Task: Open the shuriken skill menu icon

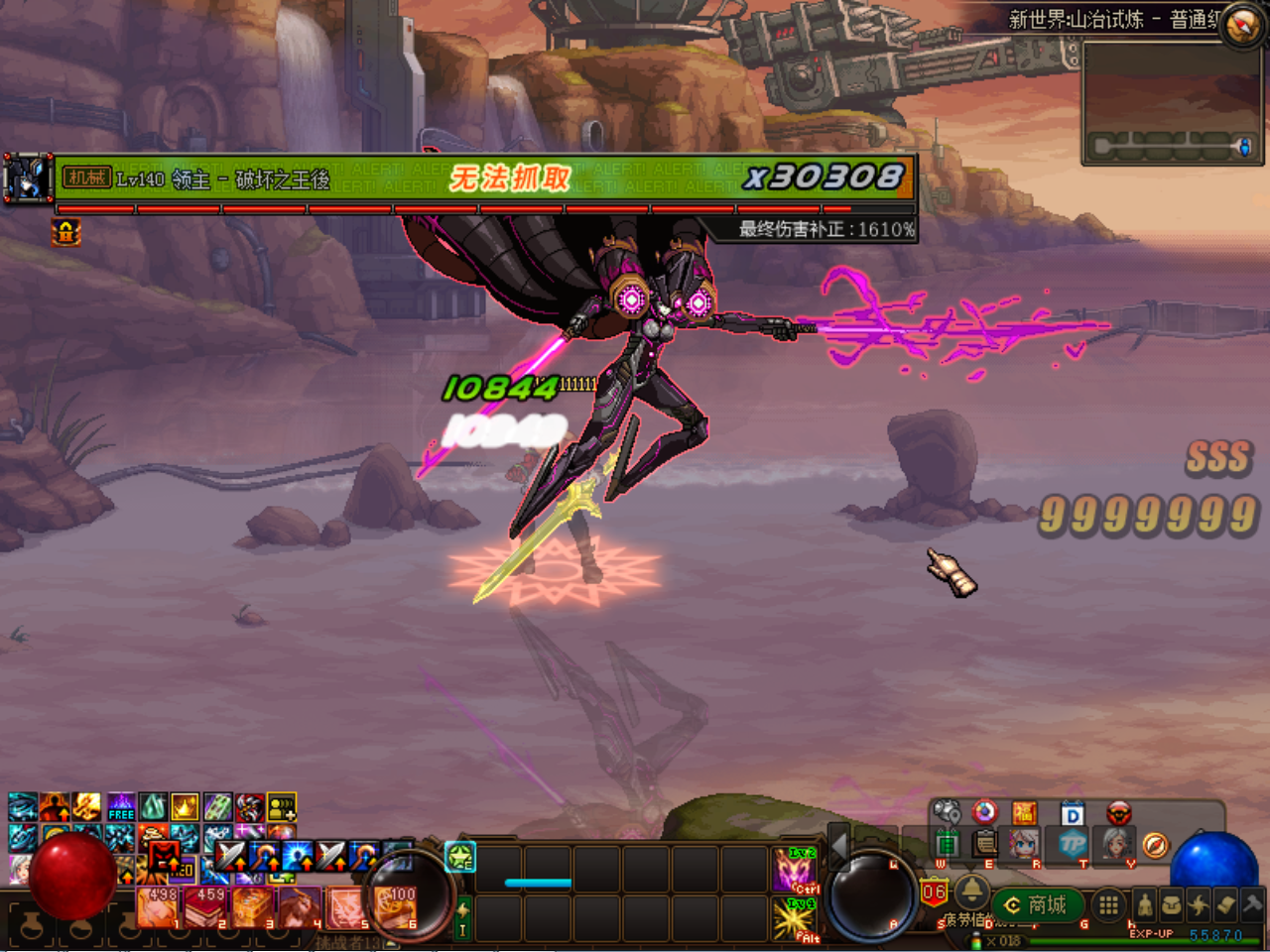Action: [1199, 904]
